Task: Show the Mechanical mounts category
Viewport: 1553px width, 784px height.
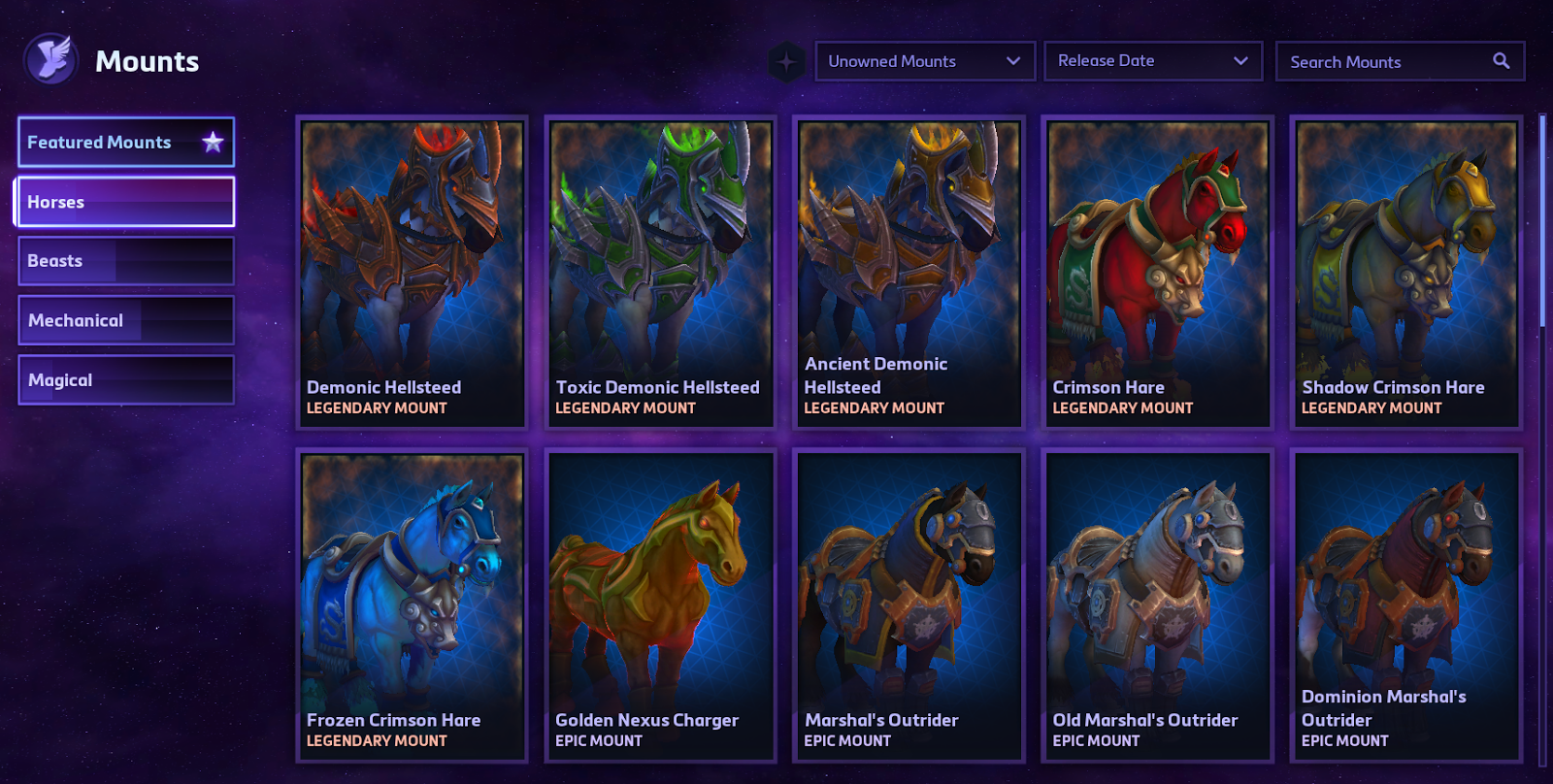Action: pos(126,320)
